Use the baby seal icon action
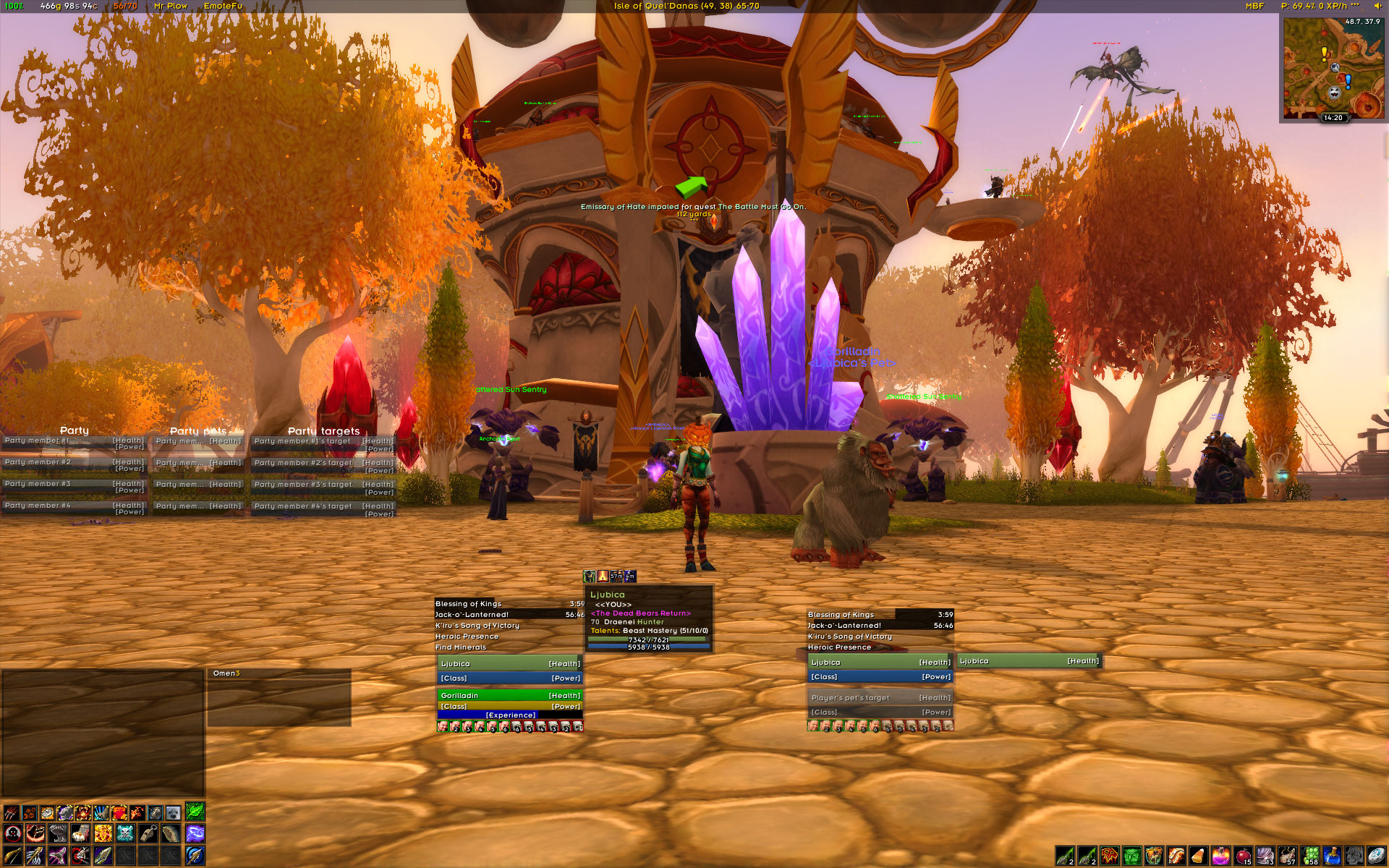The height and width of the screenshot is (868, 1389). (x=173, y=812)
